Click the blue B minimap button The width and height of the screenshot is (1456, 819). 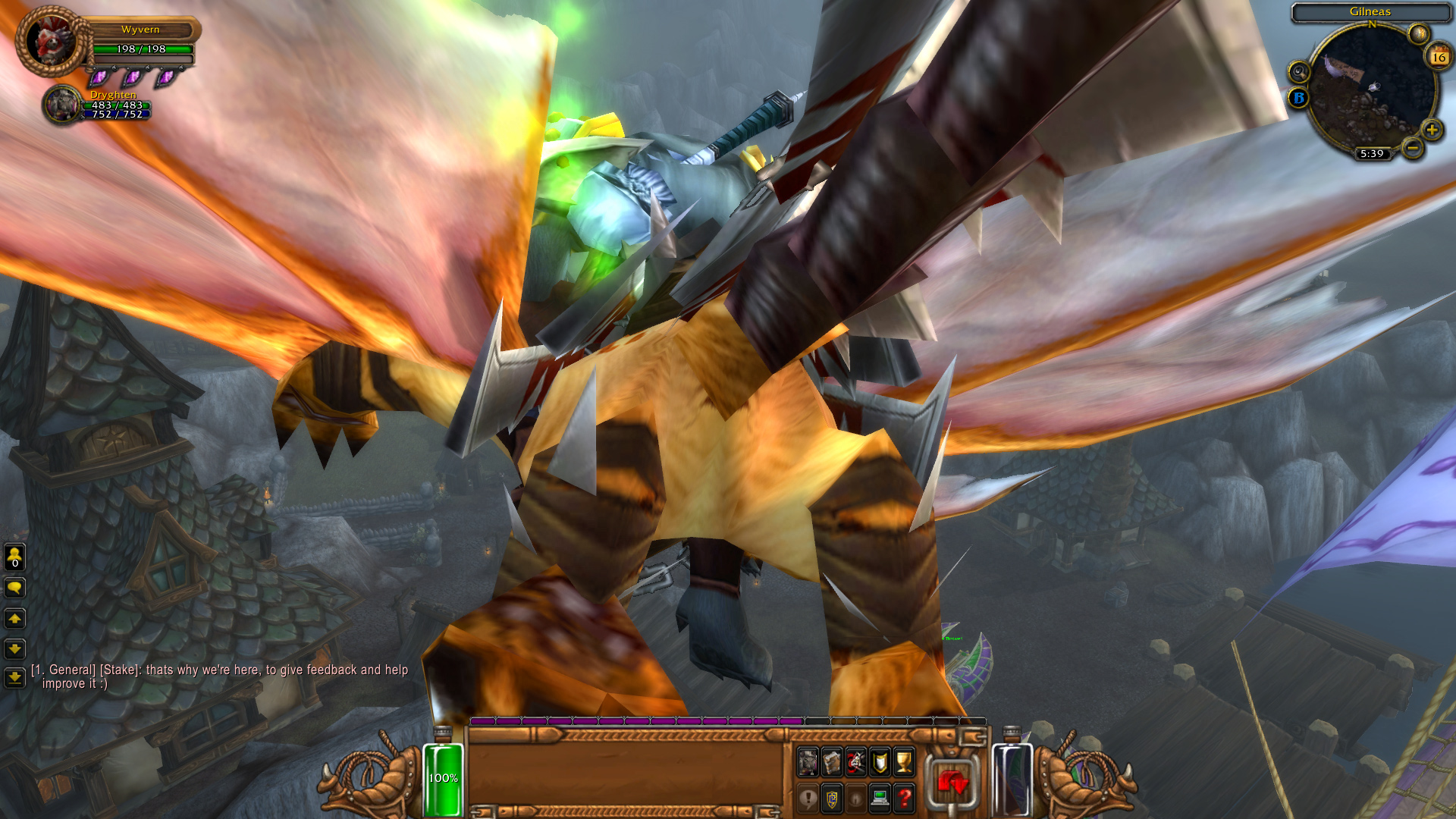pos(1298,98)
